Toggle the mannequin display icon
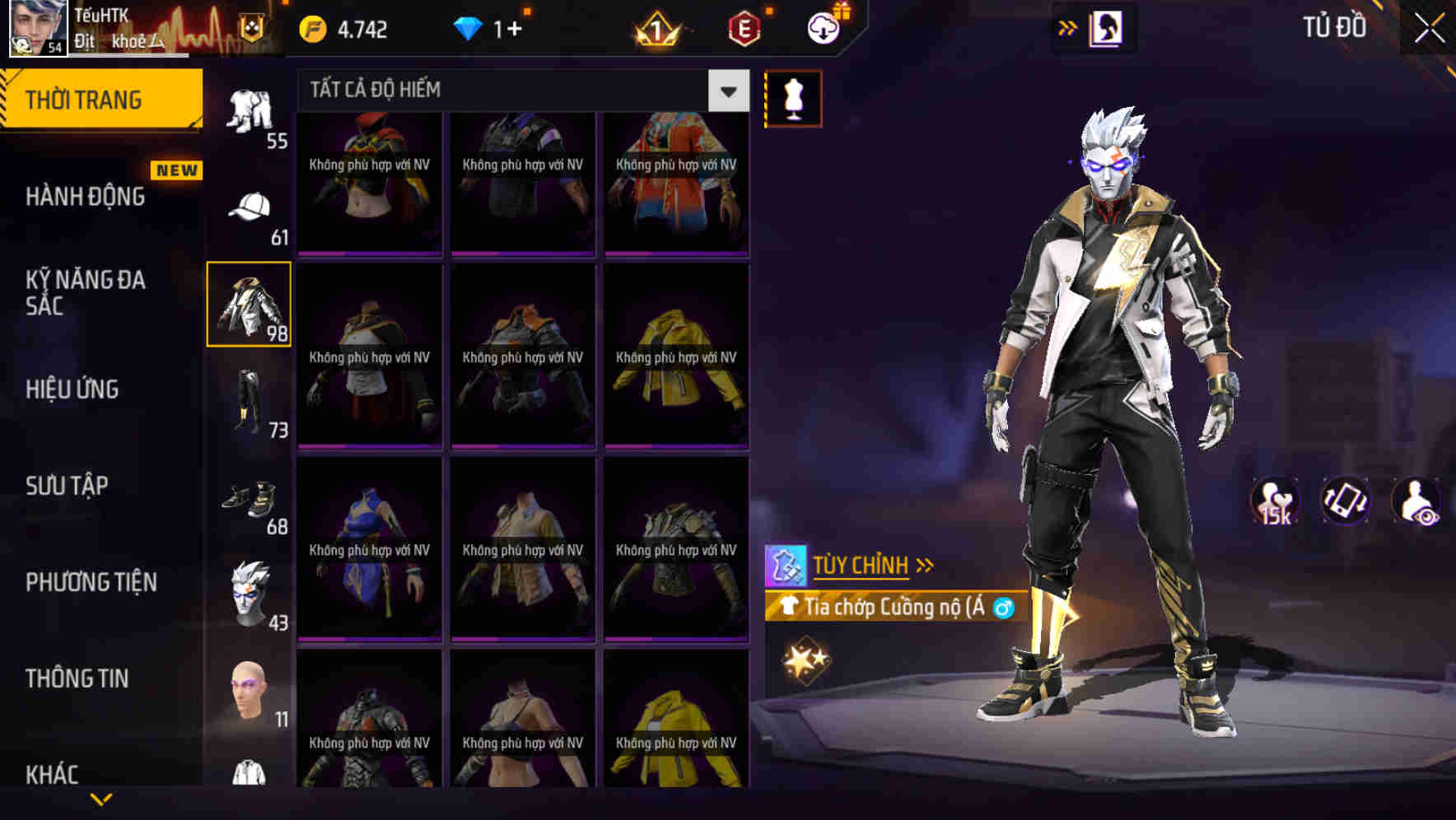1456x820 pixels. 795,96
